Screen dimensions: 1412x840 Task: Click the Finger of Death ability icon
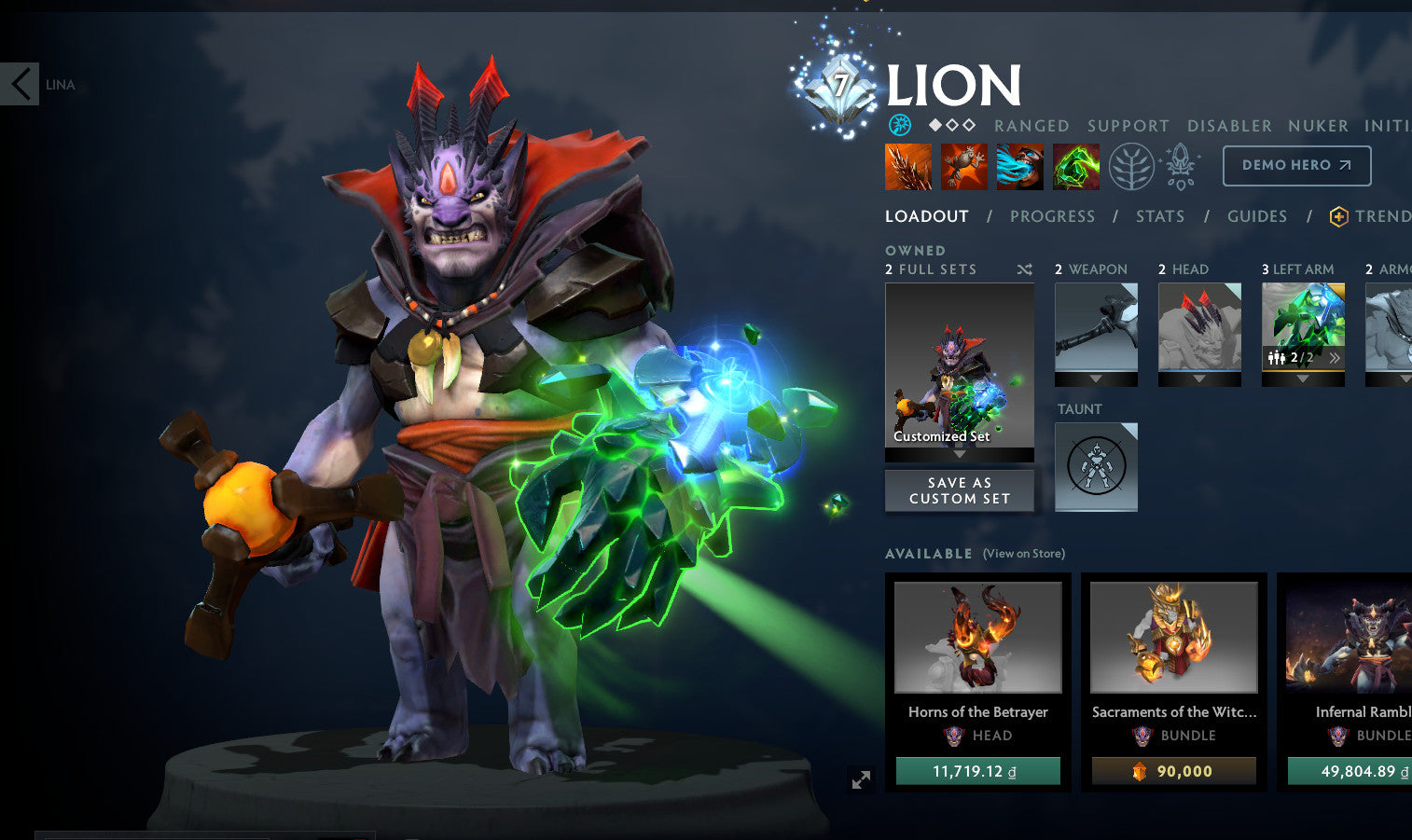1075,166
